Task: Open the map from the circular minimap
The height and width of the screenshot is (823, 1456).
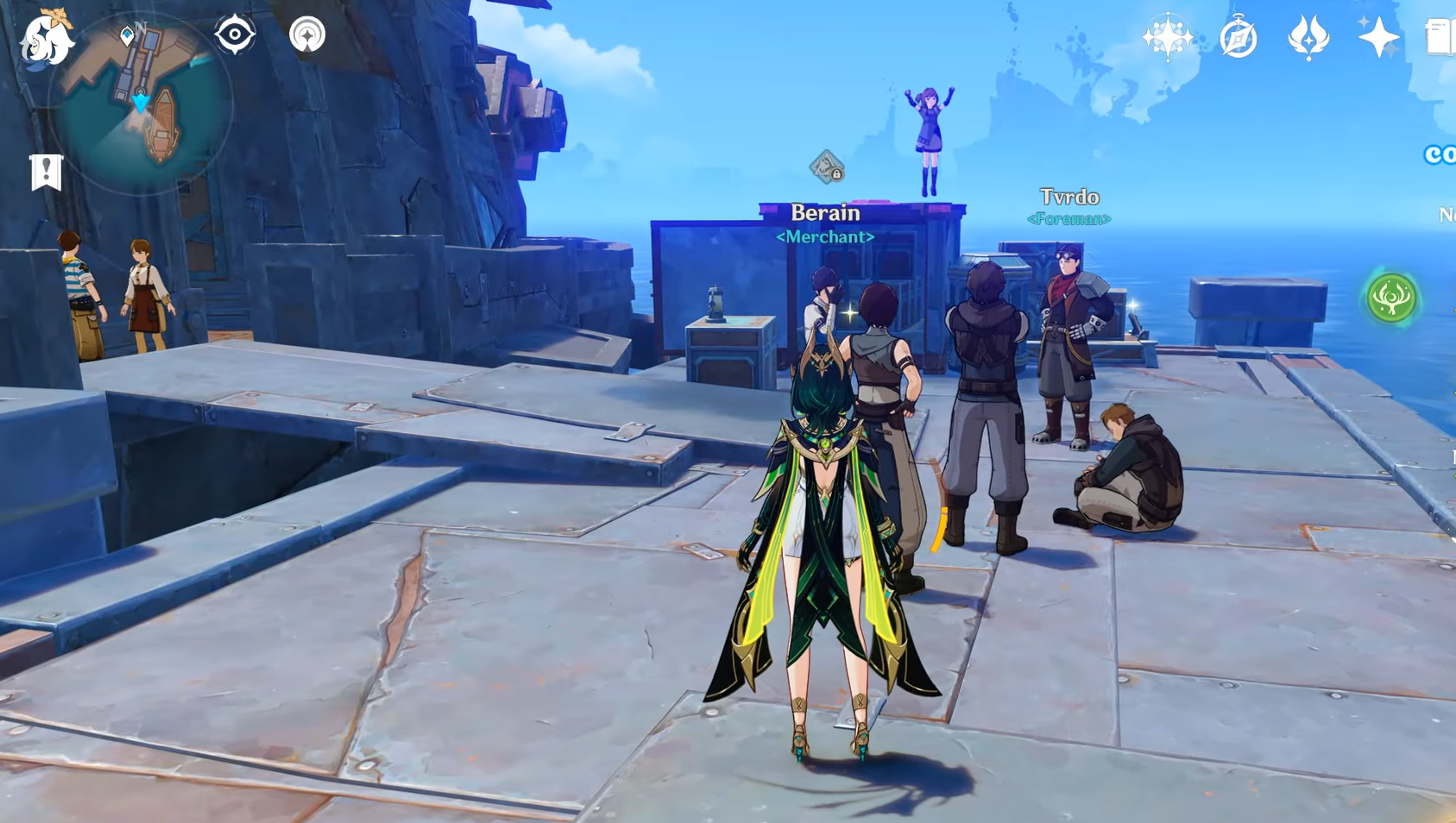Action: 141,104
